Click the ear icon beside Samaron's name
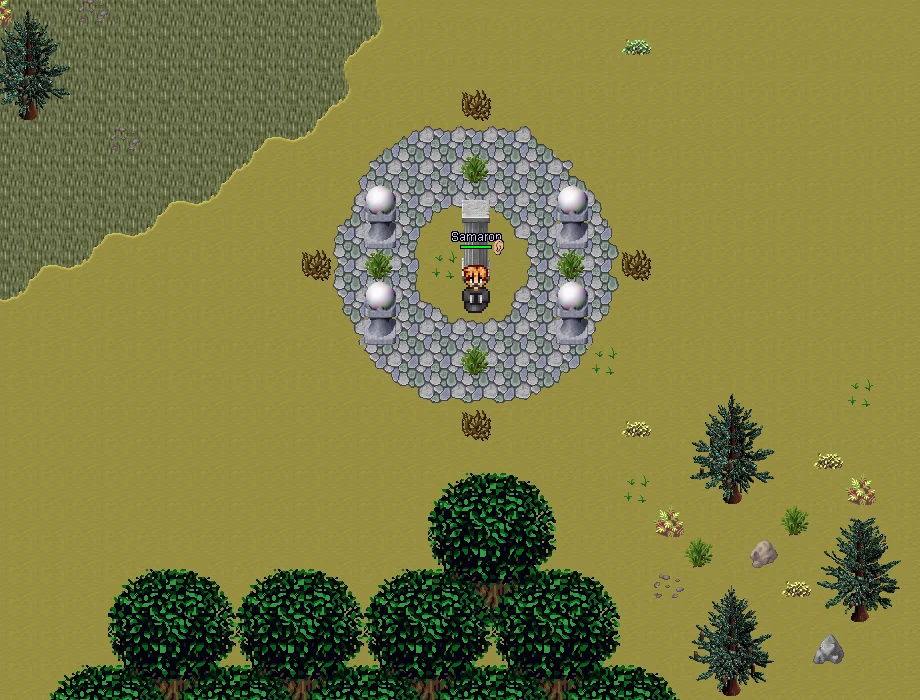This screenshot has height=700, width=920. coord(499,246)
